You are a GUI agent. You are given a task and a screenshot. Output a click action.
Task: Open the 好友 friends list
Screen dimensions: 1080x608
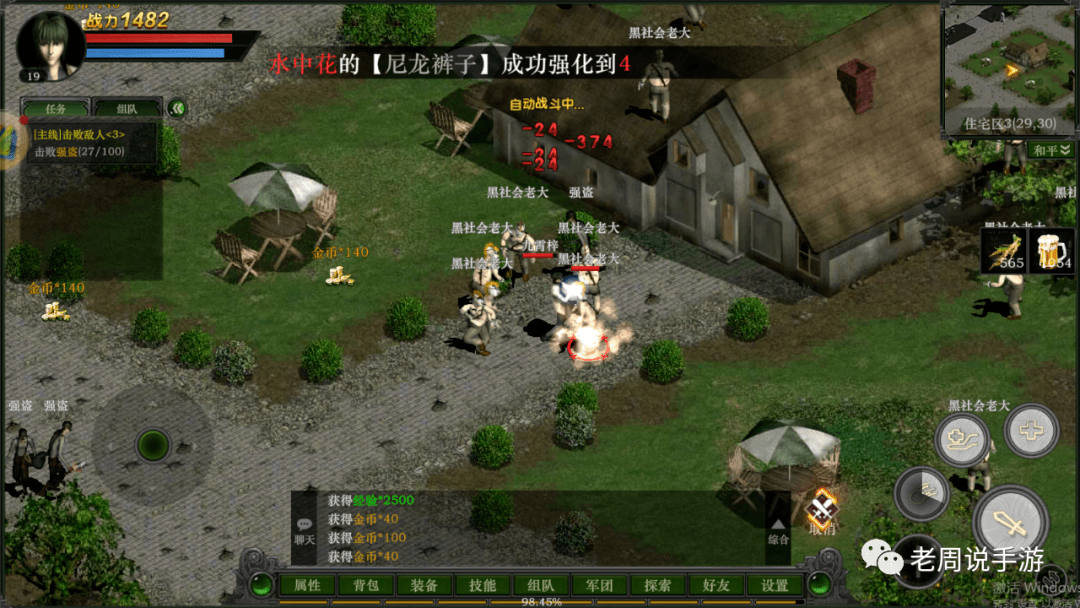coord(717,585)
